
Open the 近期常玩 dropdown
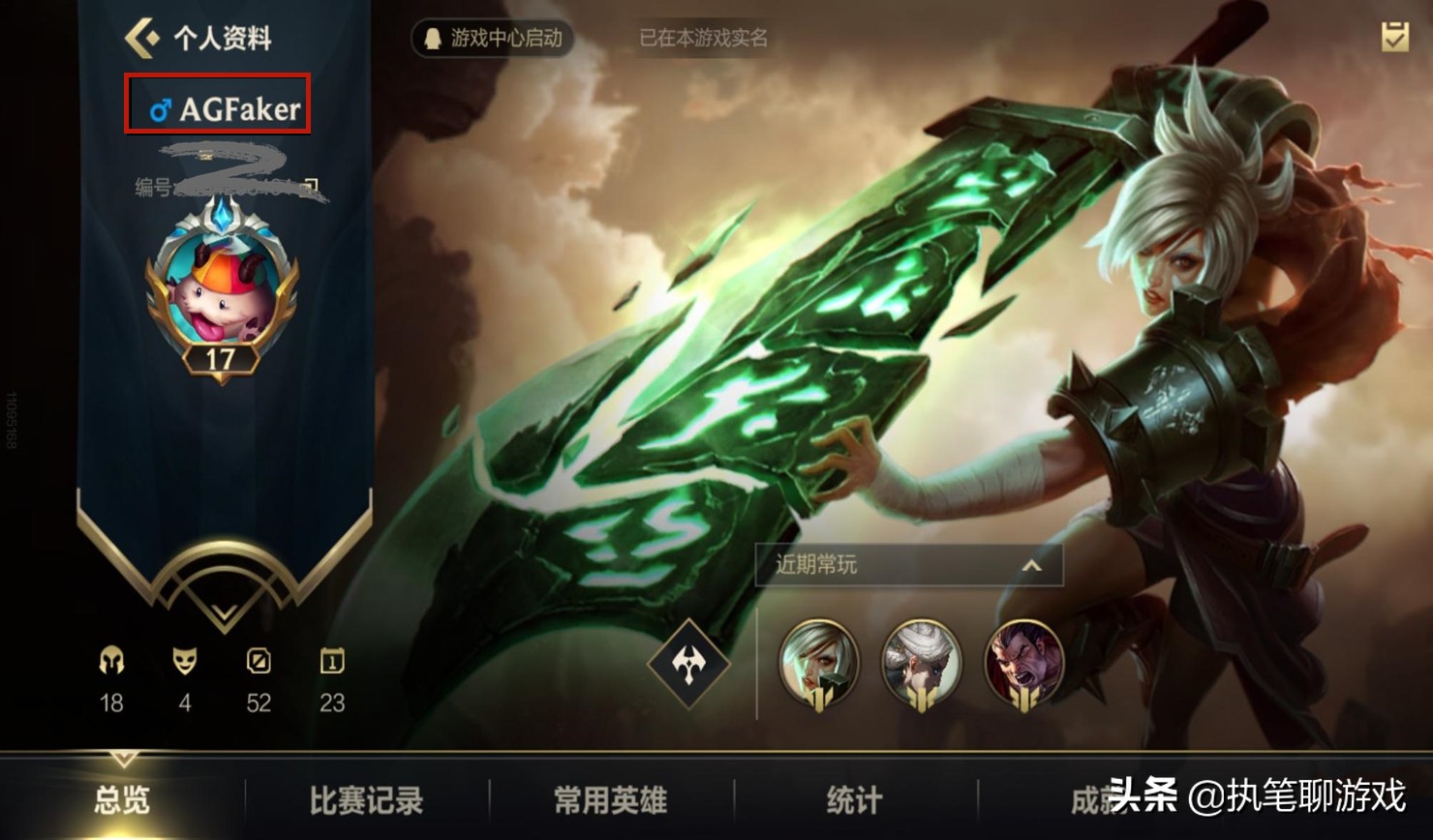pyautogui.click(x=908, y=564)
